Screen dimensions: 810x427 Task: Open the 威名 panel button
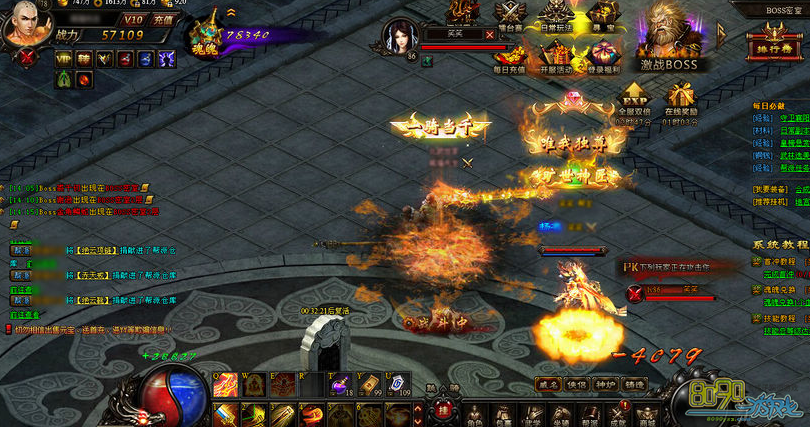[548, 383]
